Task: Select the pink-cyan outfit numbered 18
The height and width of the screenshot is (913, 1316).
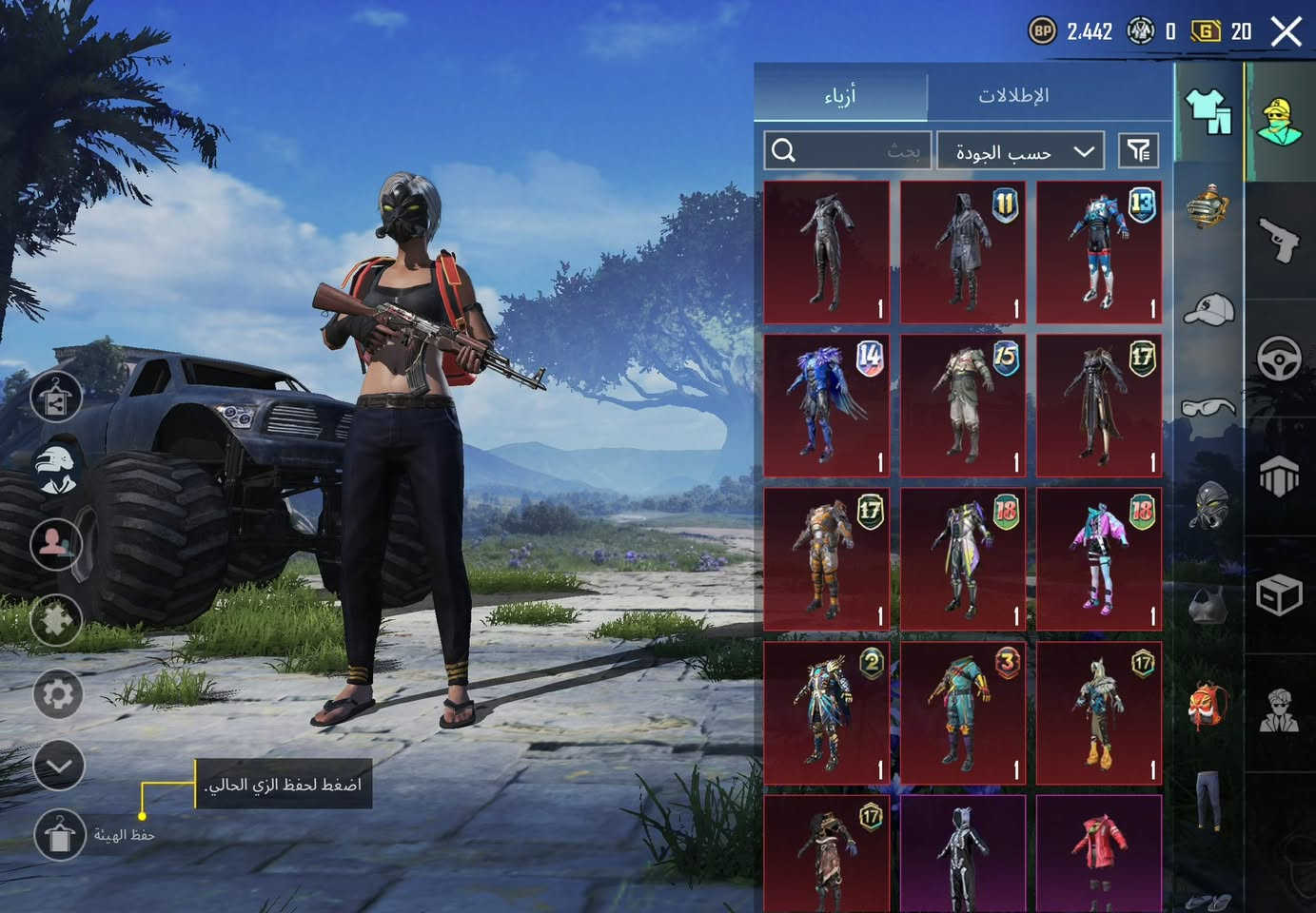Action: pos(1099,558)
